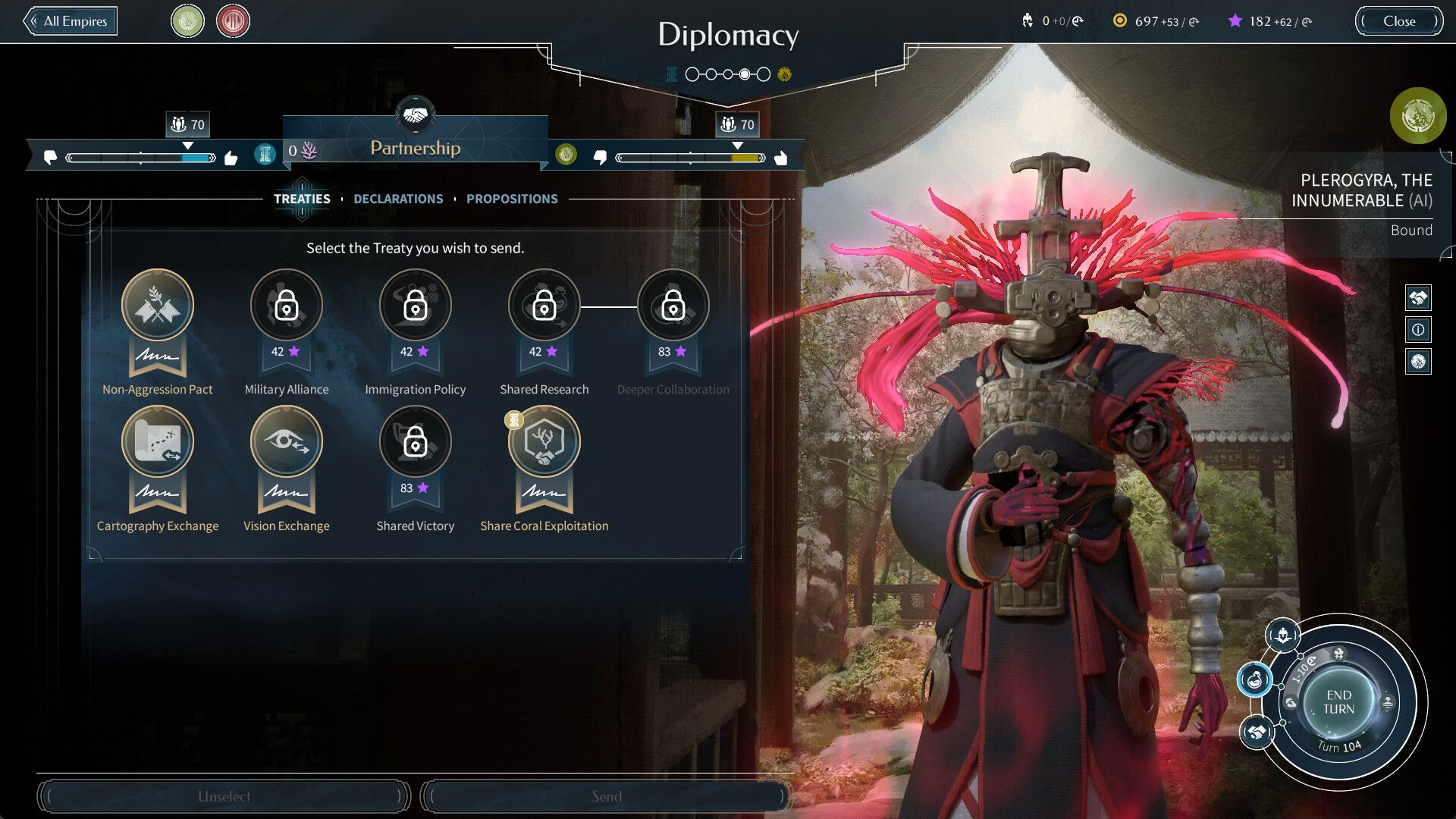Click the Cartography Exchange treaty icon
The image size is (1456, 819).
click(158, 441)
